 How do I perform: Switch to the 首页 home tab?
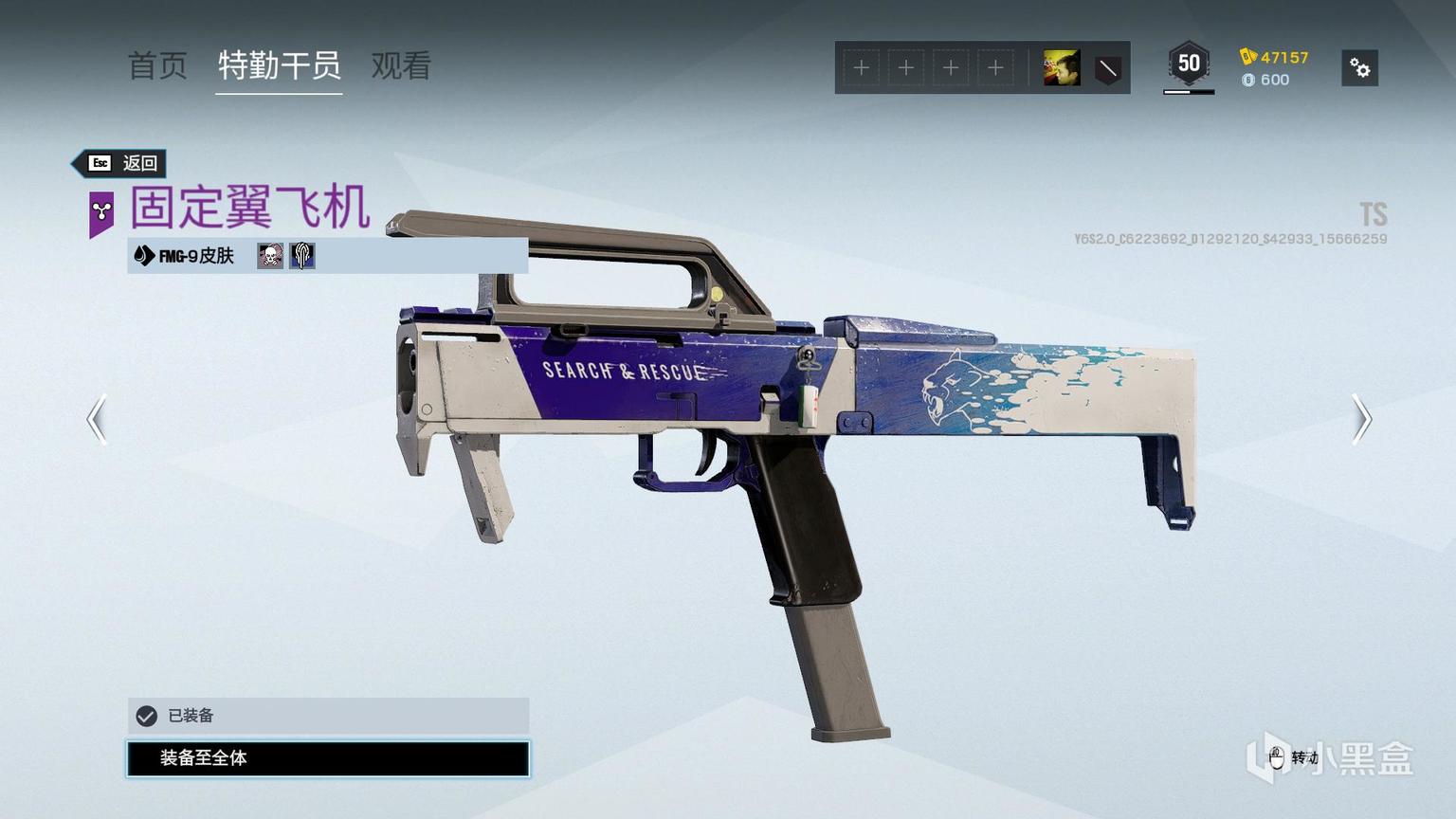[157, 65]
